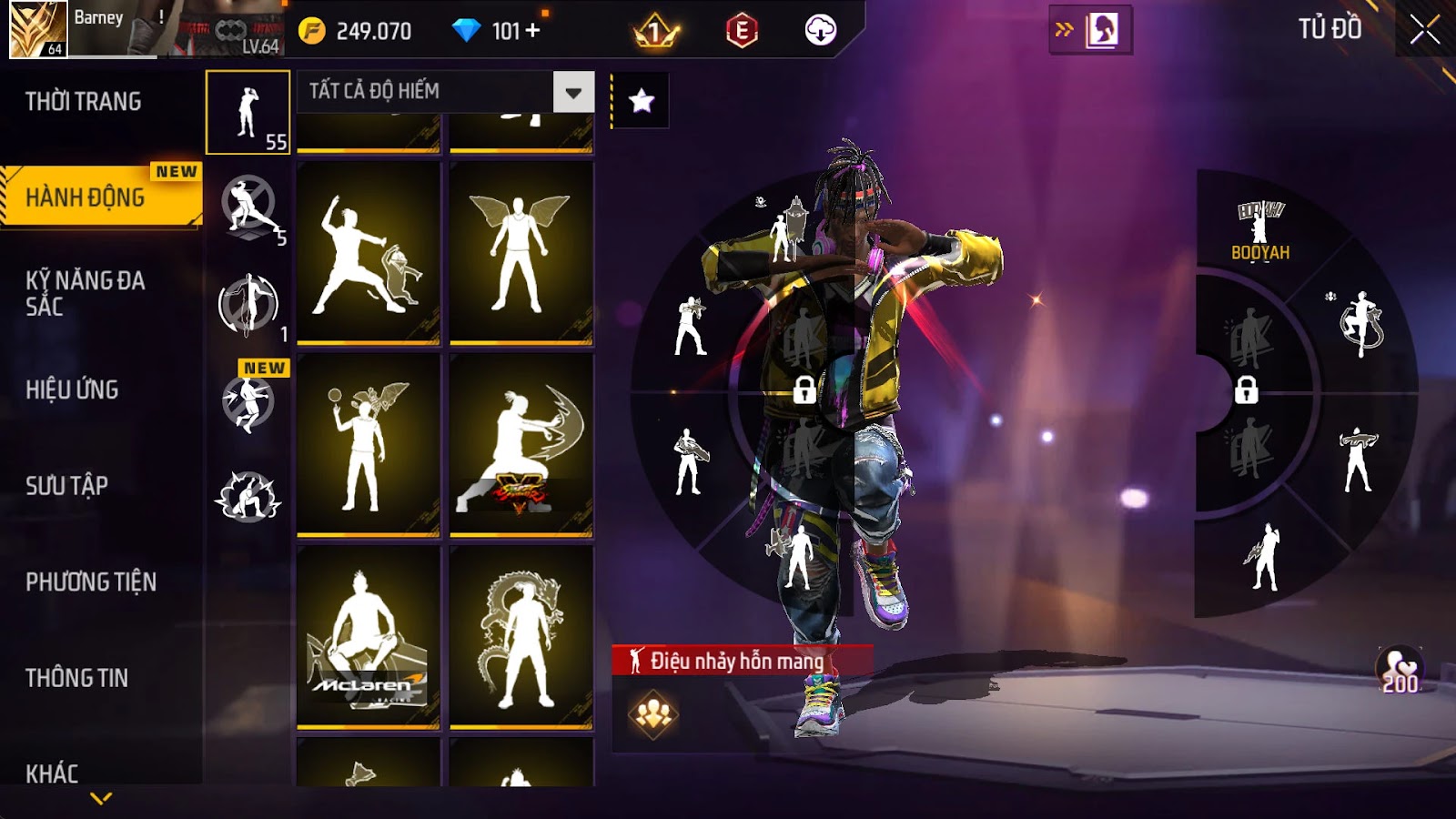Select the all emotes filter showing 55

(248, 112)
